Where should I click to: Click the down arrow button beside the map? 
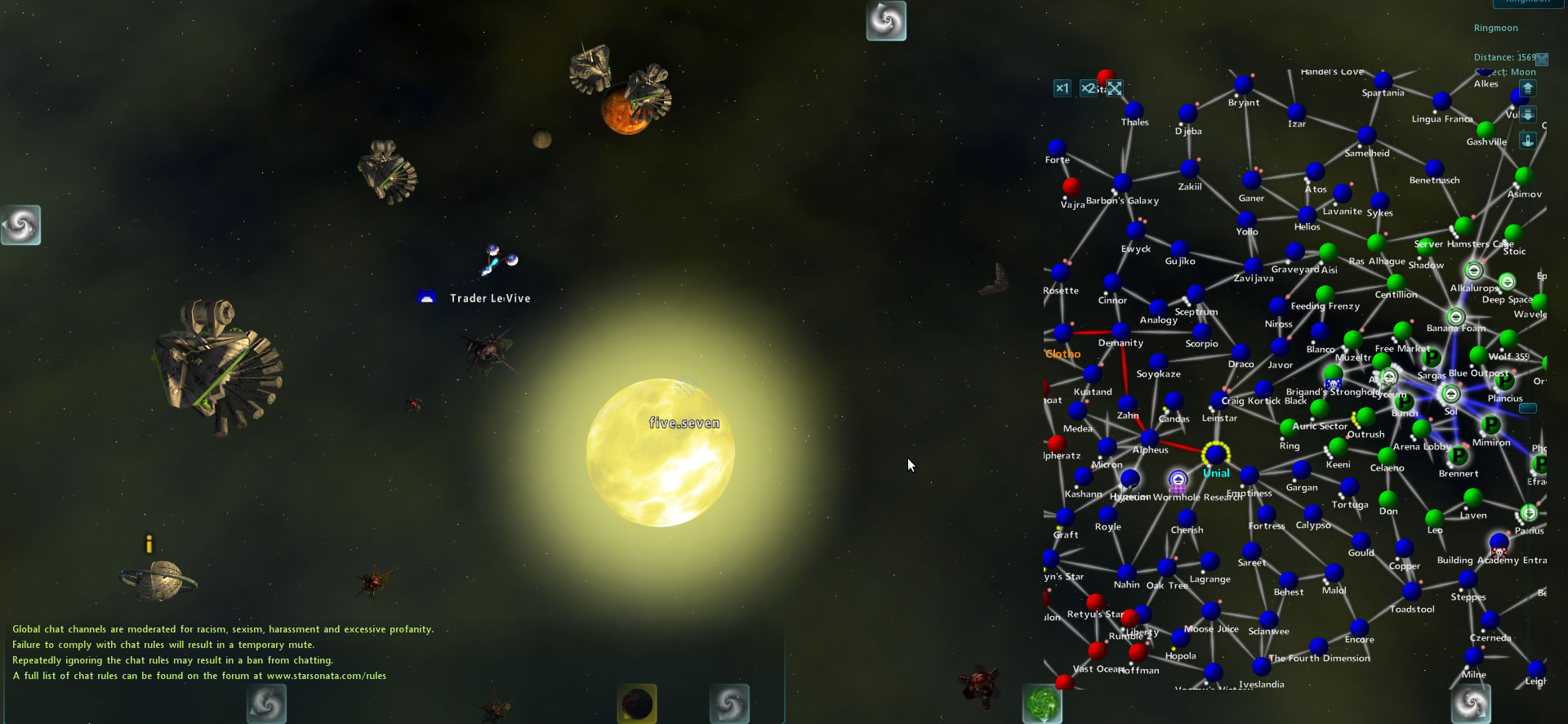(1528, 114)
